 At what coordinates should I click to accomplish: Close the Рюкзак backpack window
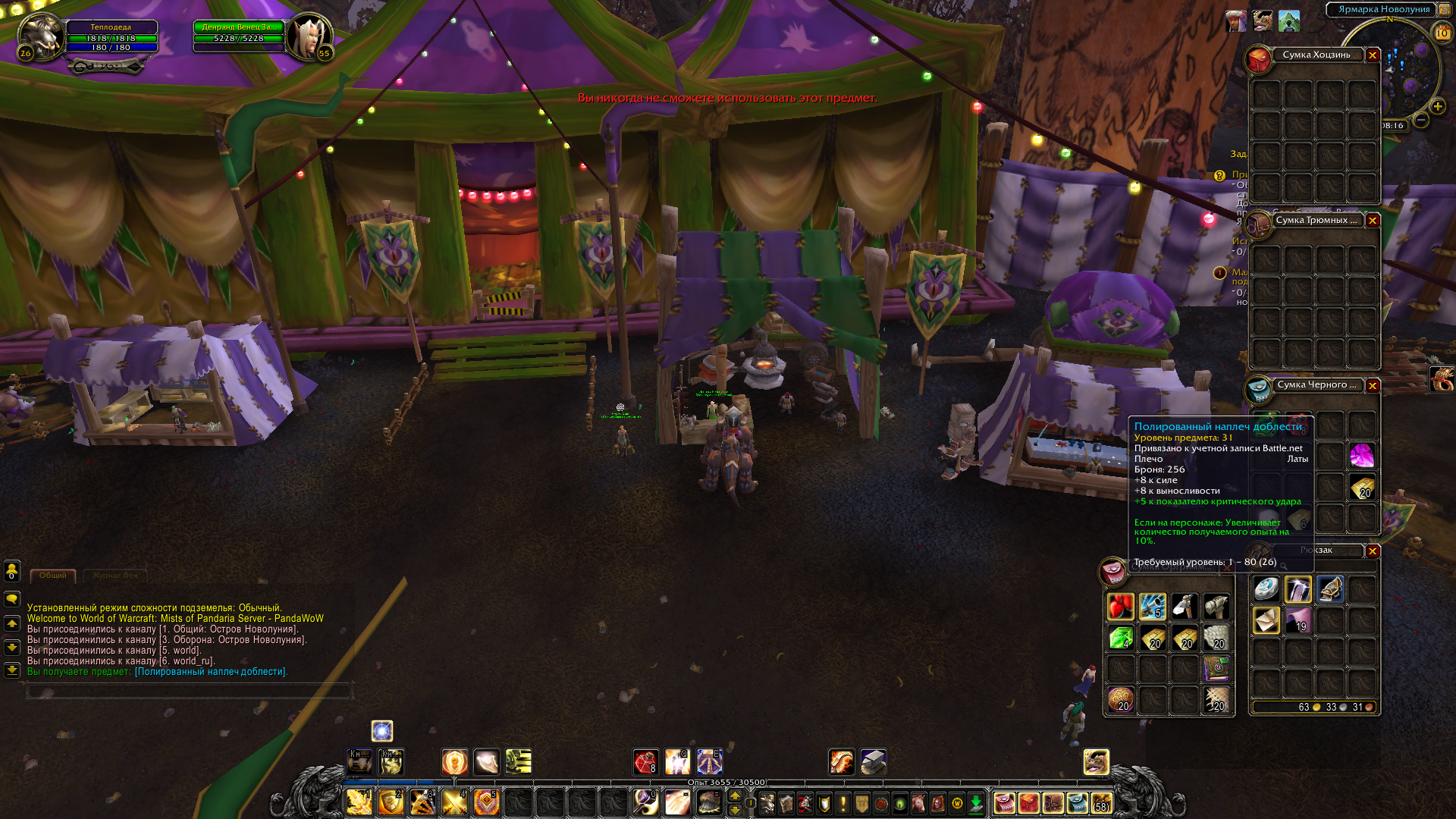pos(1373,551)
